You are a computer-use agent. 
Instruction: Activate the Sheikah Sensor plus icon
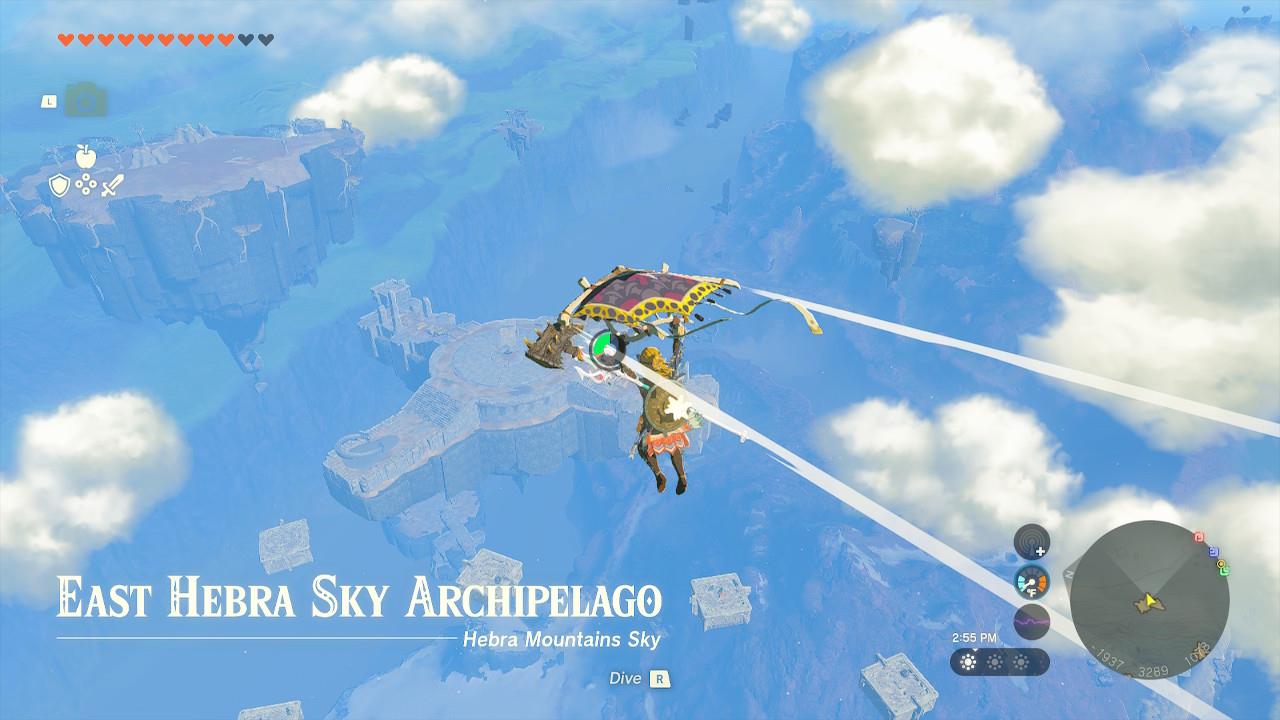click(x=1032, y=543)
